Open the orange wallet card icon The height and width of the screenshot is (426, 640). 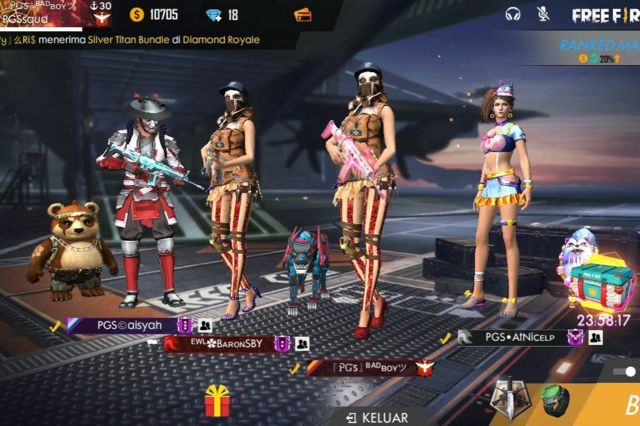coord(303,15)
